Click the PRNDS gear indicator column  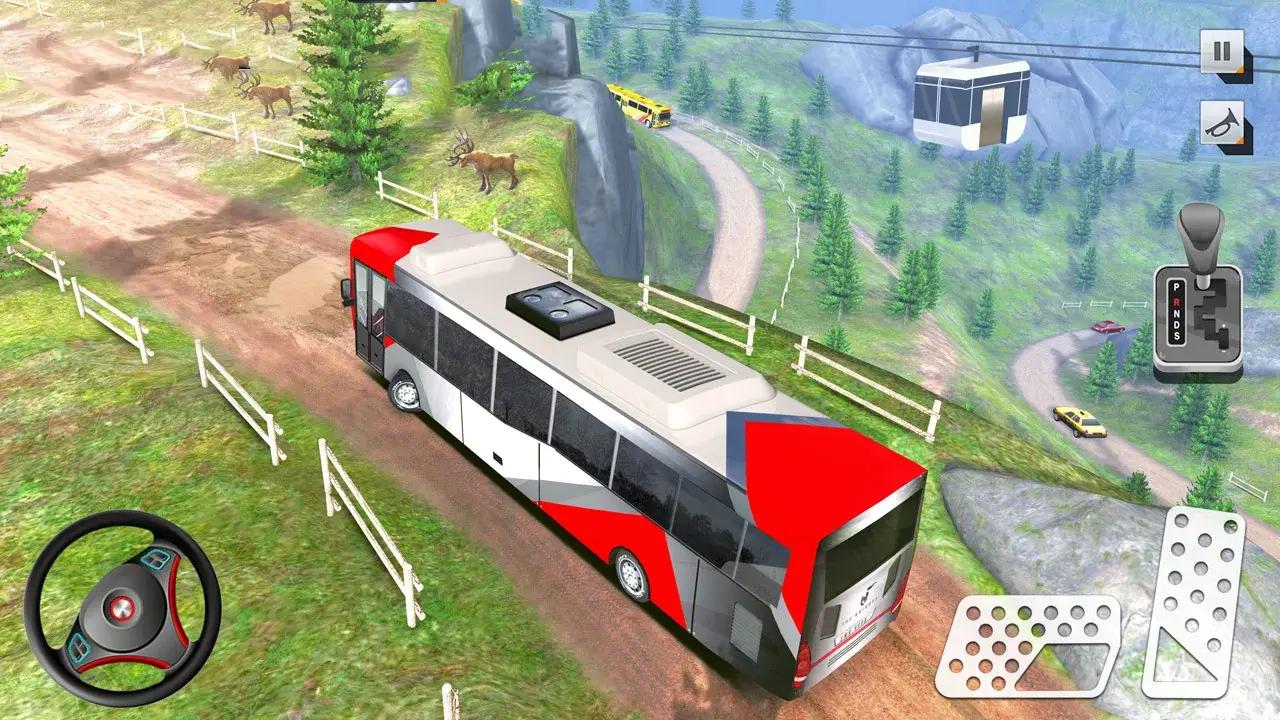pyautogui.click(x=1176, y=313)
